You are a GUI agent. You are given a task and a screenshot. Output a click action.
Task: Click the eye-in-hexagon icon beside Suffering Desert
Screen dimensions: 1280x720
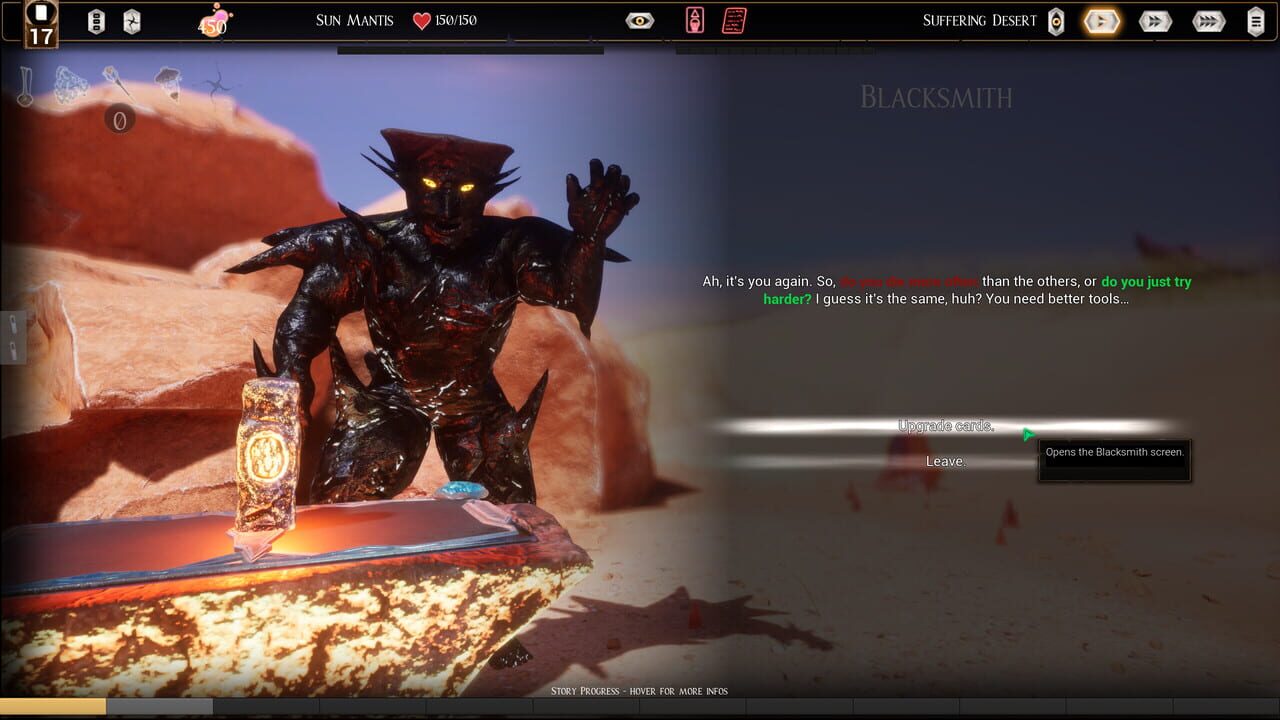pos(1056,20)
